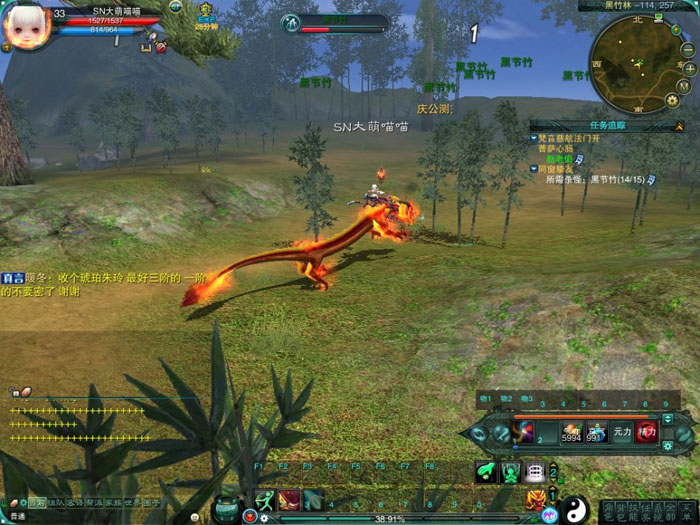Use the 991 count blue item slot

point(597,432)
